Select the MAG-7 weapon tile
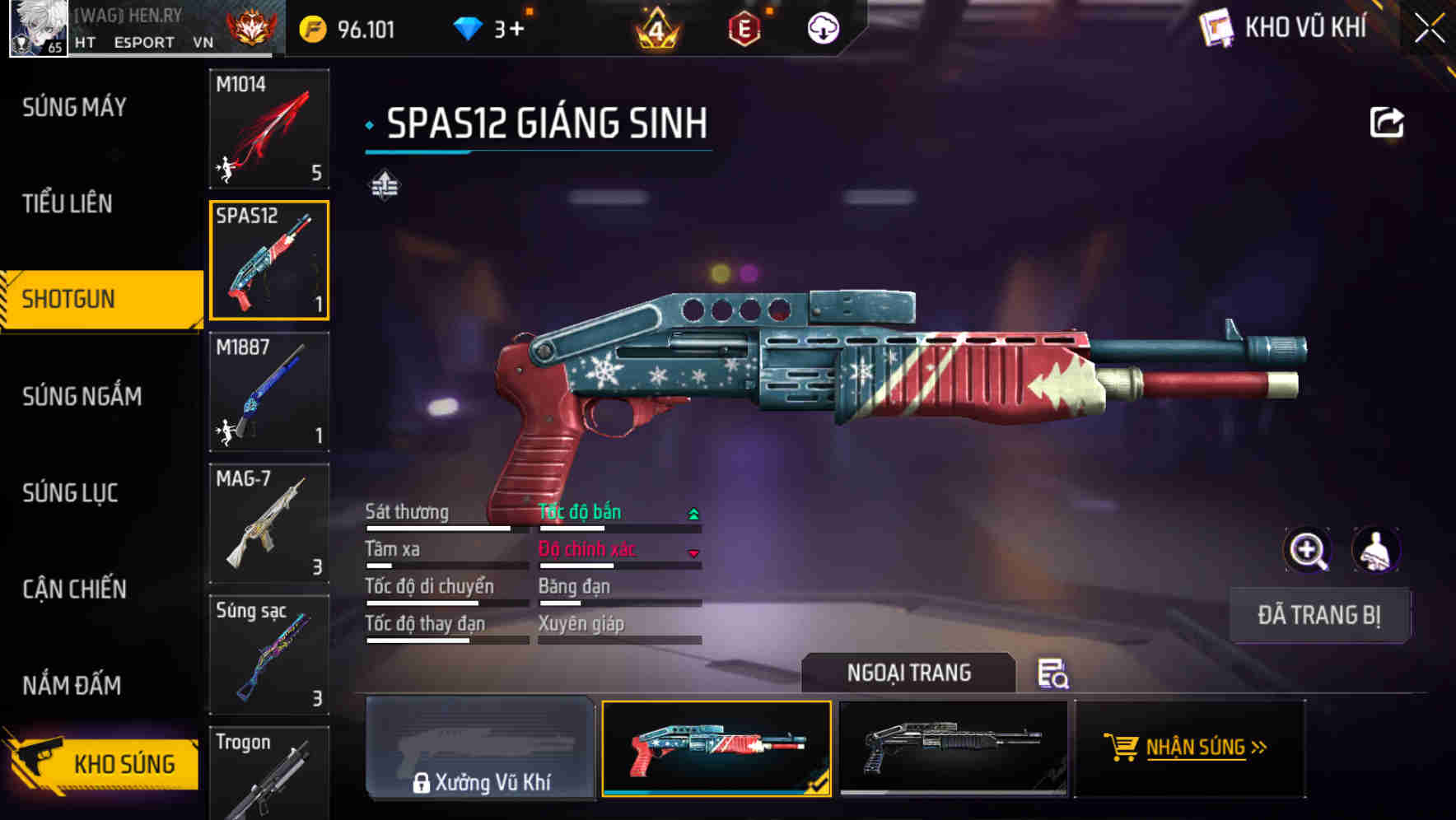 coord(269,524)
